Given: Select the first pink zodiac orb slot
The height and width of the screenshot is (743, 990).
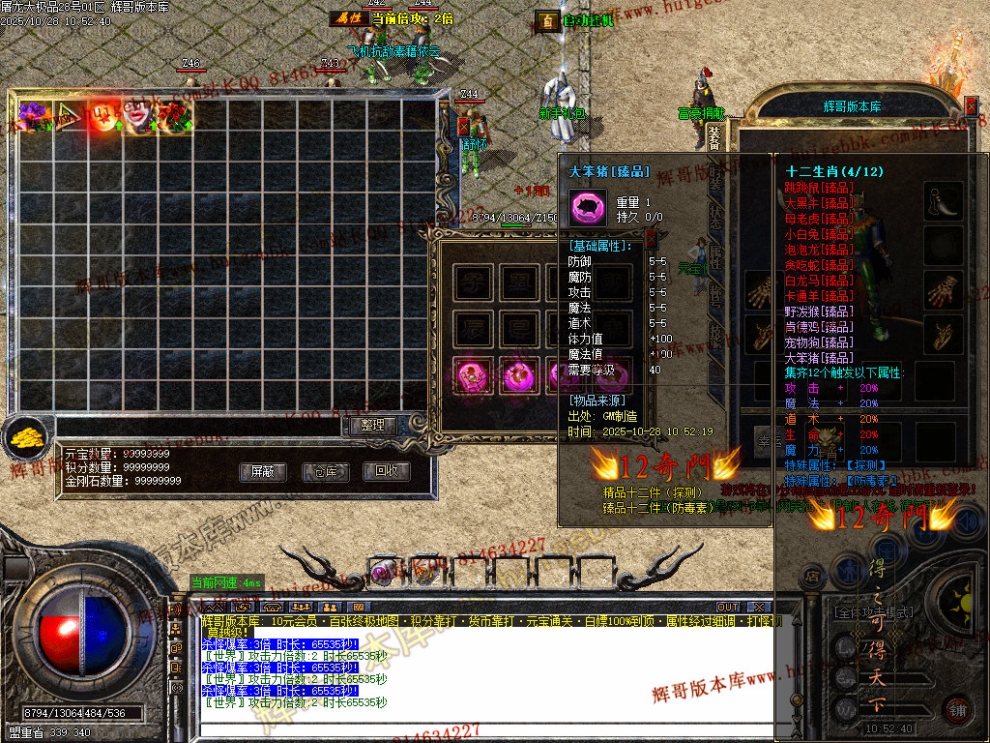Looking at the screenshot, I should [x=471, y=376].
